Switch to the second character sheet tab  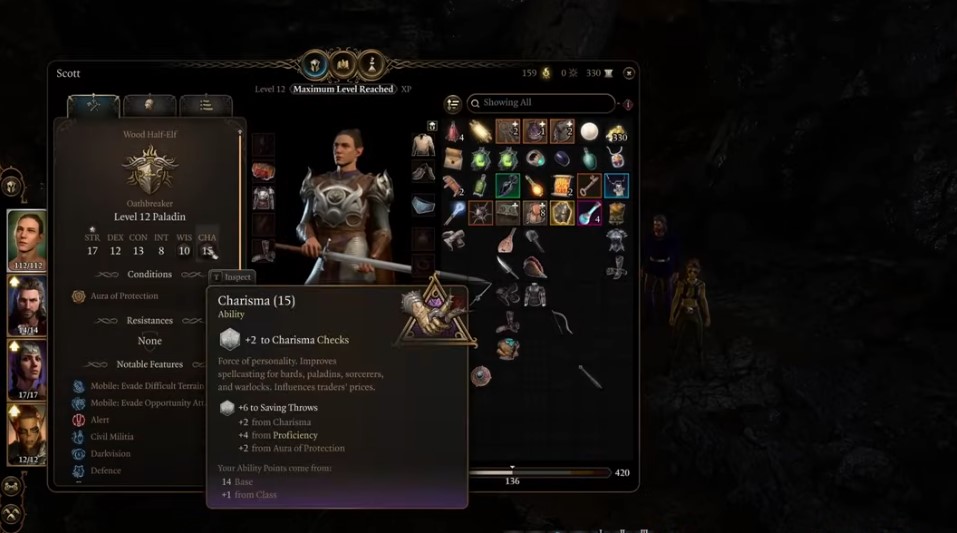[149, 105]
